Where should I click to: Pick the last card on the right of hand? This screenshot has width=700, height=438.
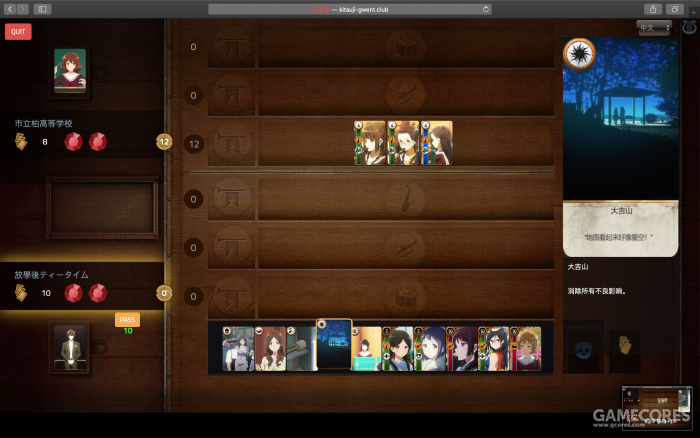(x=527, y=348)
